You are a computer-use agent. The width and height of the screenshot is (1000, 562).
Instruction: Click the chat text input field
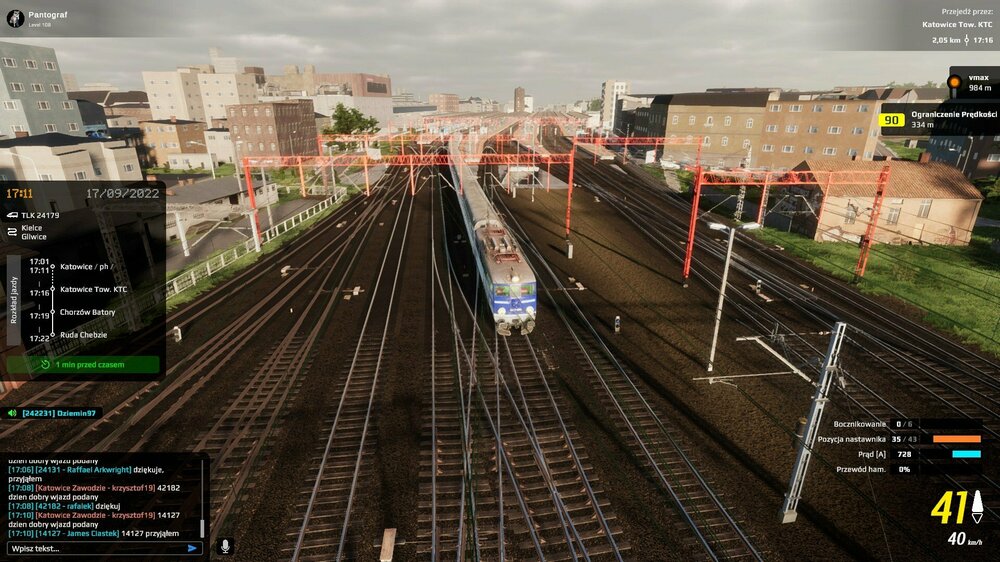[x=95, y=548]
